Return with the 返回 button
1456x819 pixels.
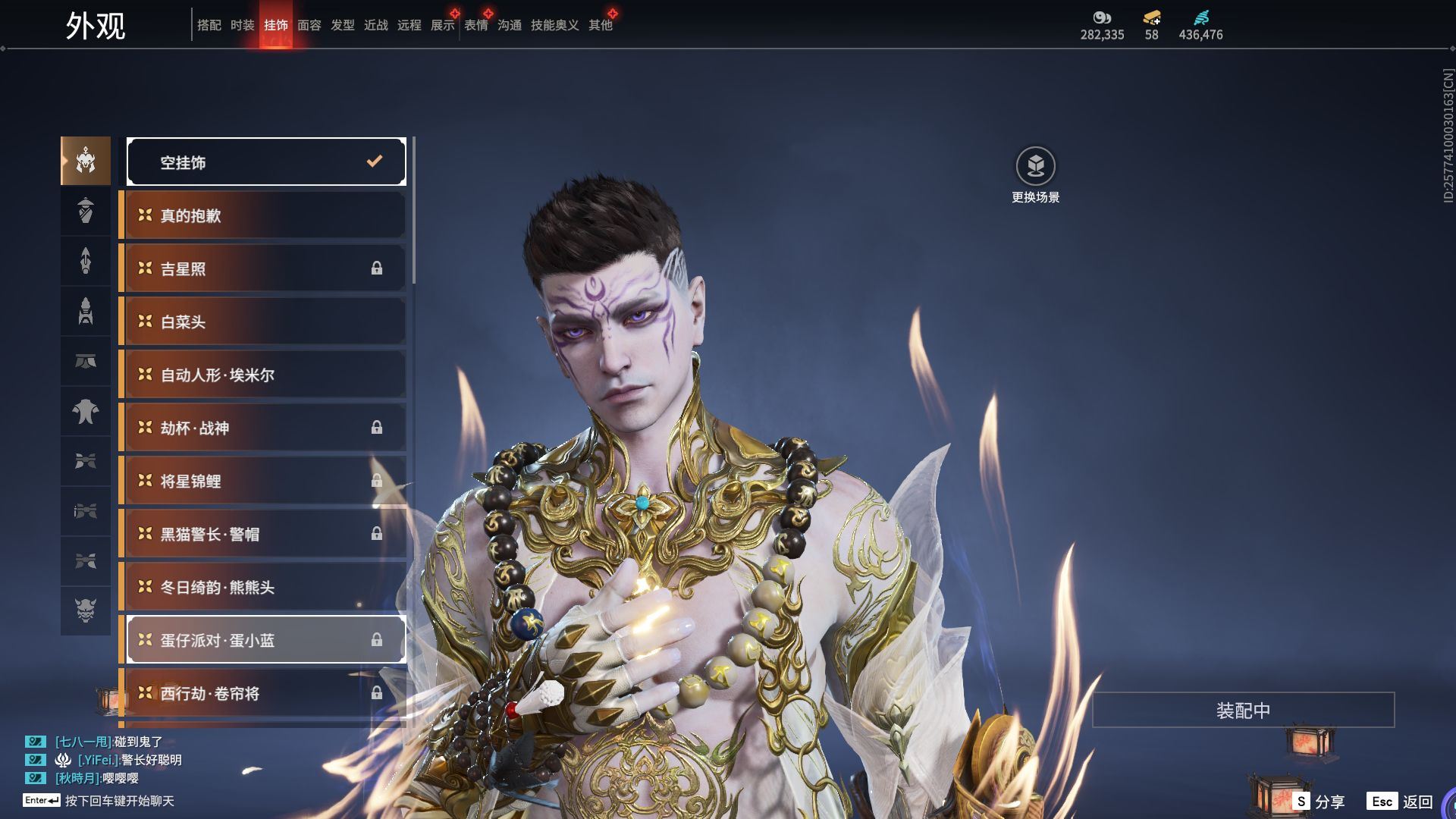click(x=1401, y=801)
